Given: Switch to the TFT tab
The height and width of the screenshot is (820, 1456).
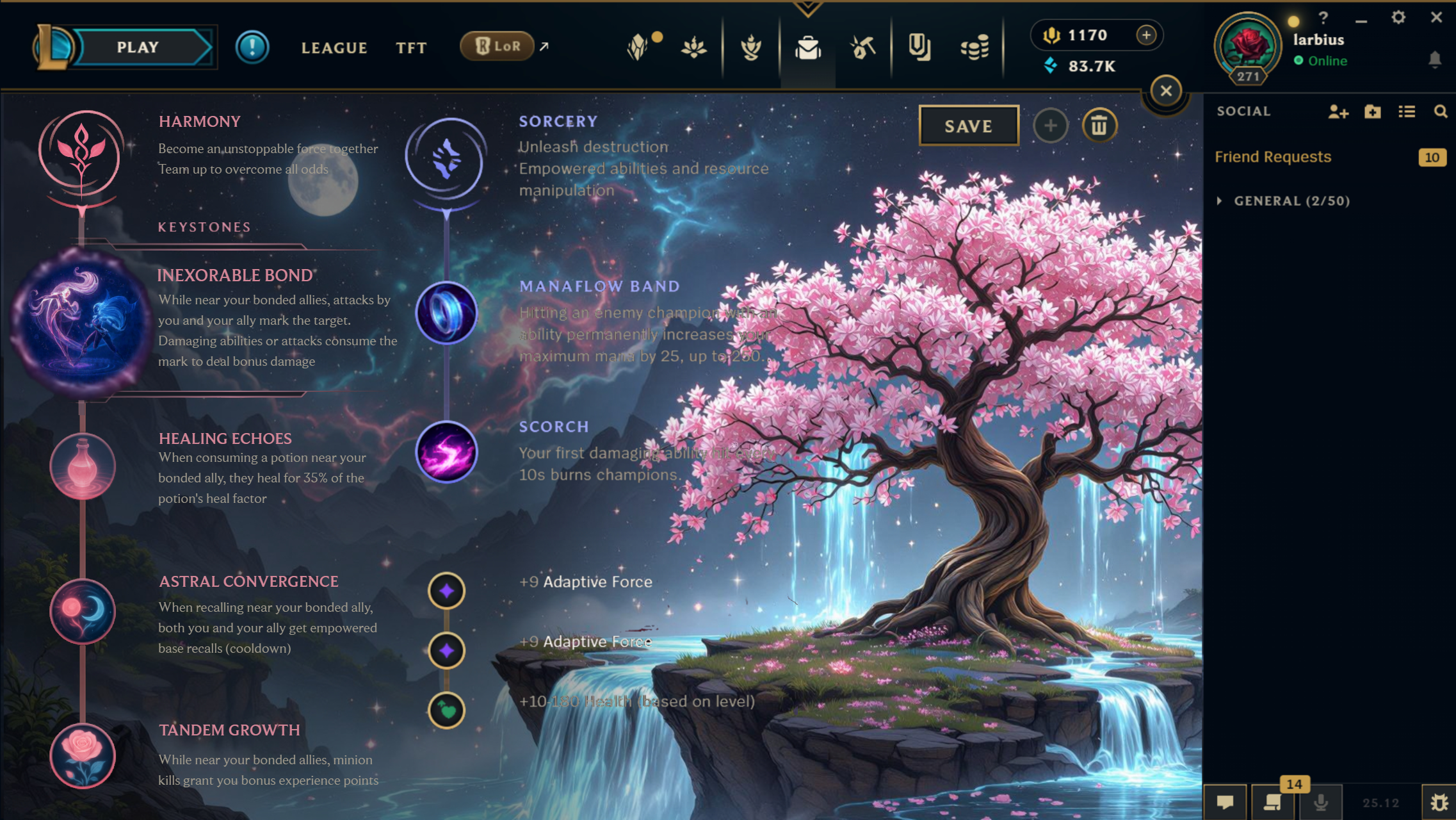Looking at the screenshot, I should (x=411, y=48).
